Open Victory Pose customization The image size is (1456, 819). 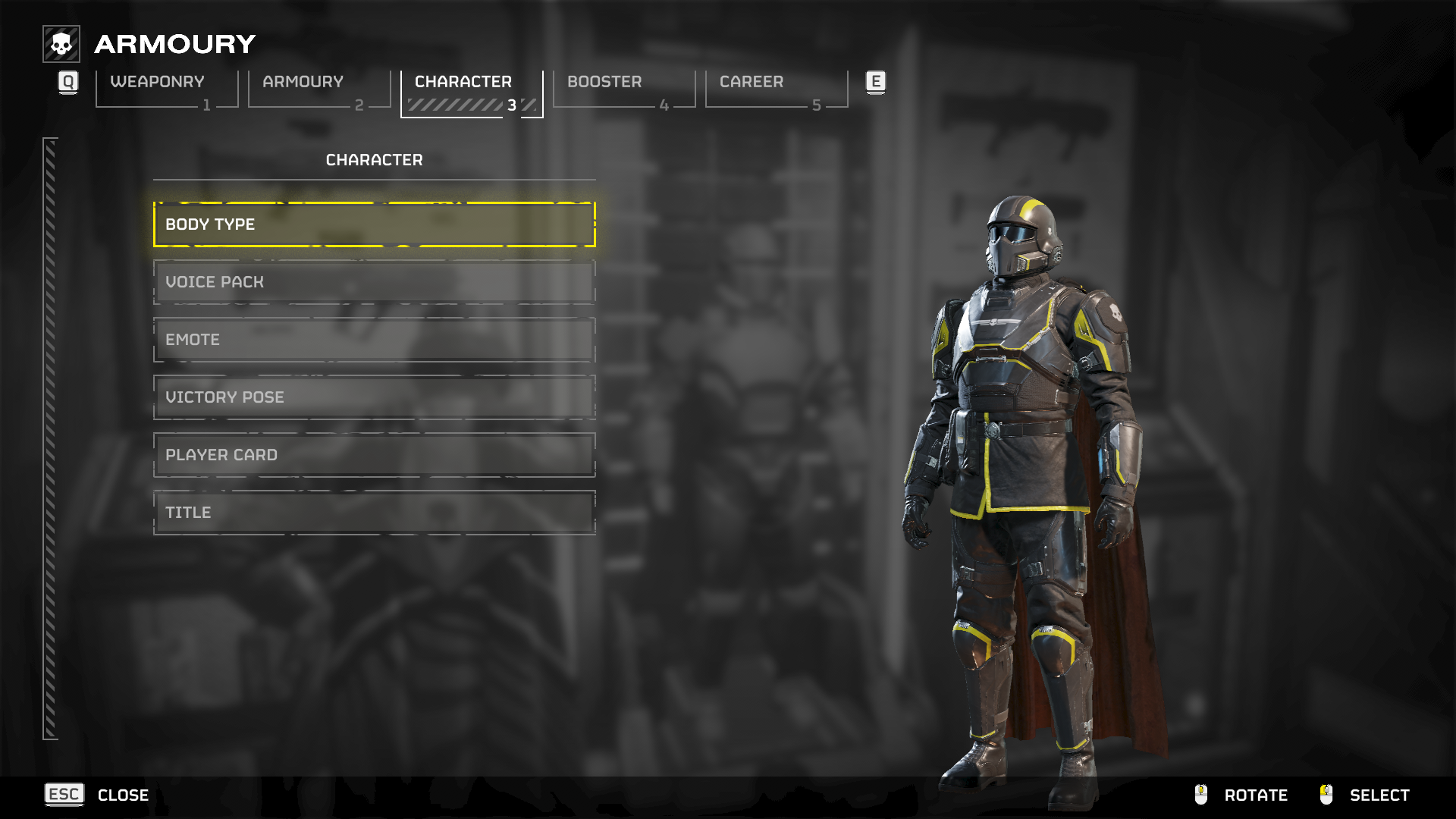(x=374, y=397)
